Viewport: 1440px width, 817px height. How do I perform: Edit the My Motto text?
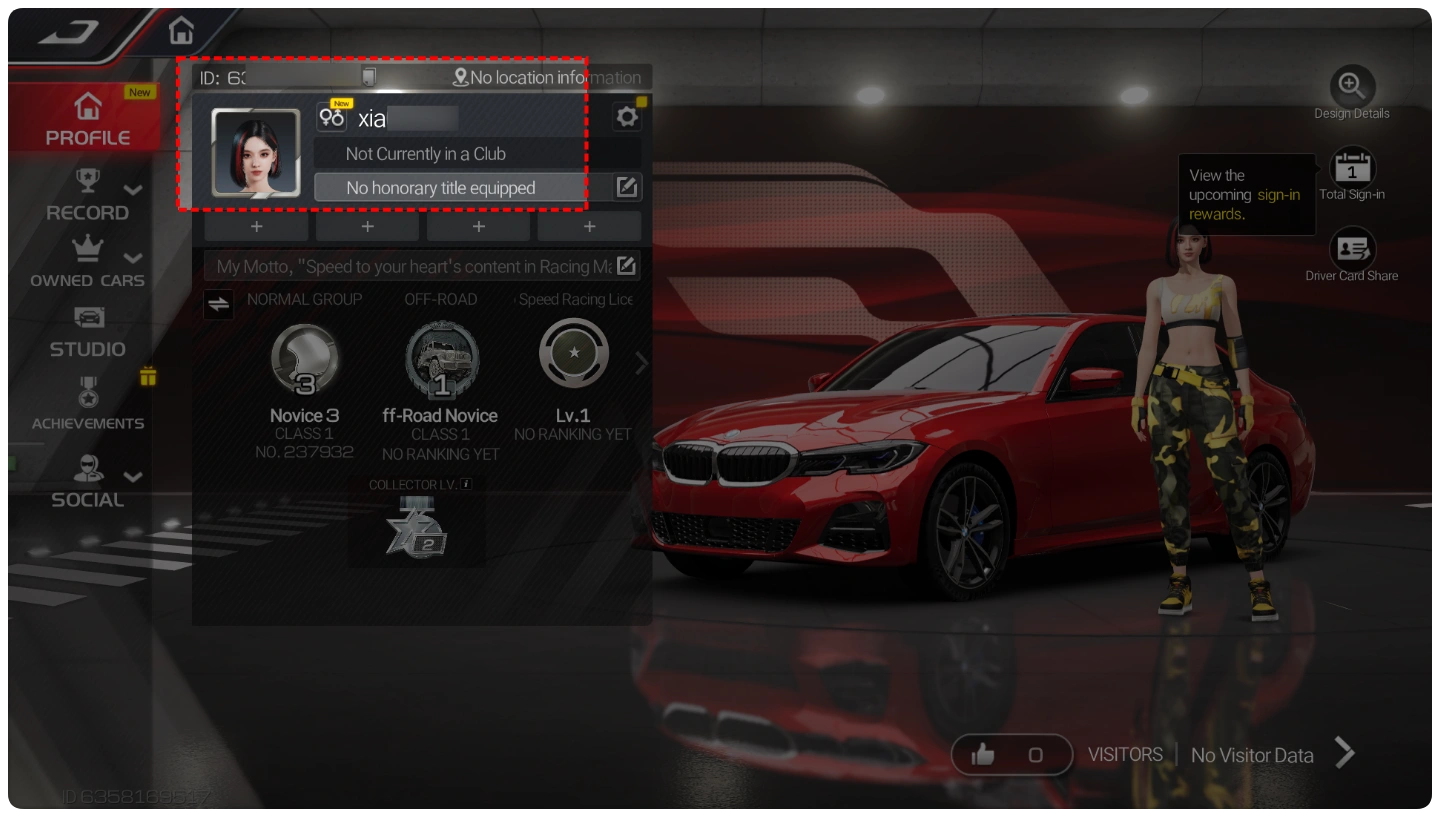(626, 266)
